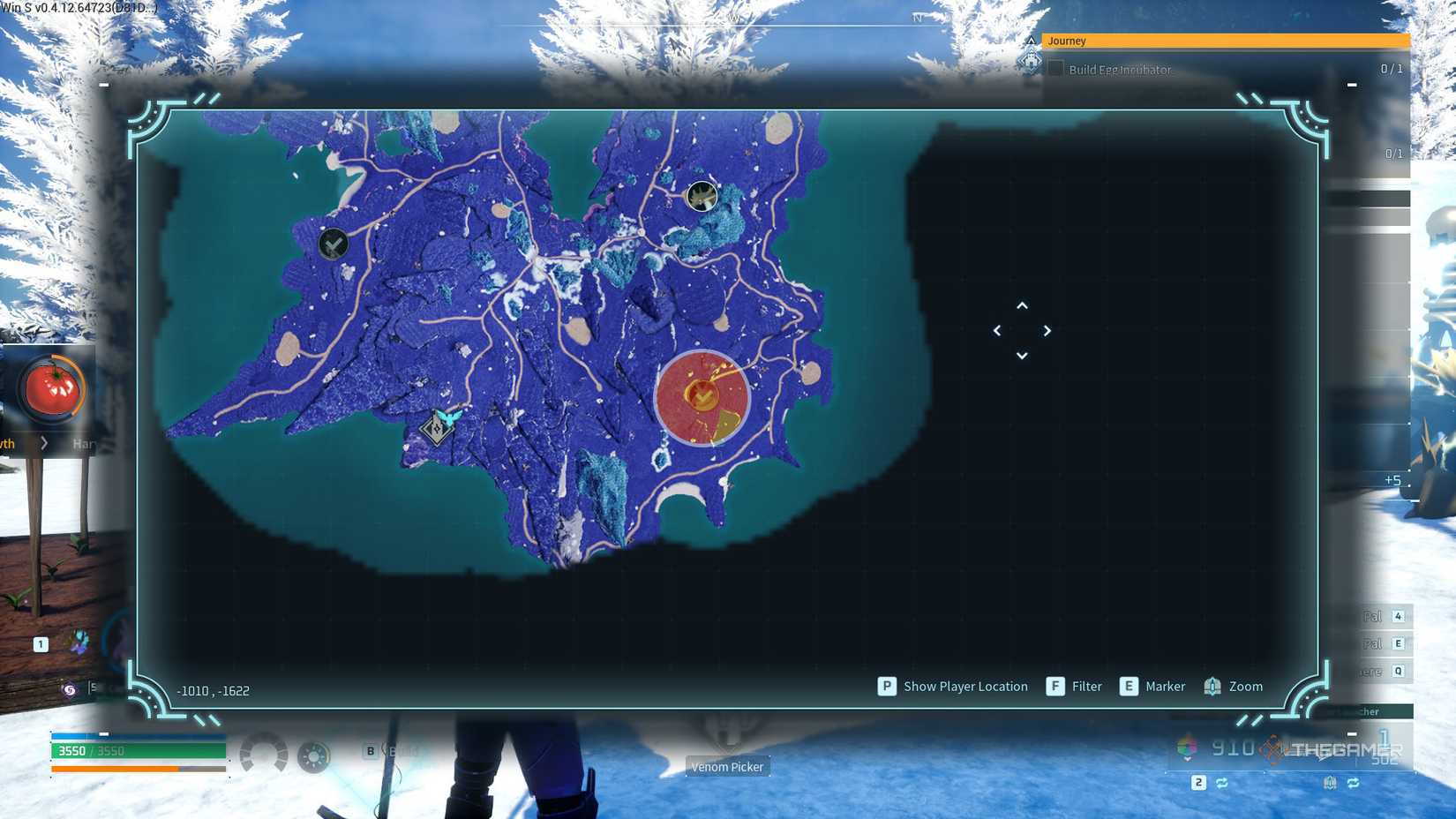Click the green checkmark map marker

click(x=333, y=244)
